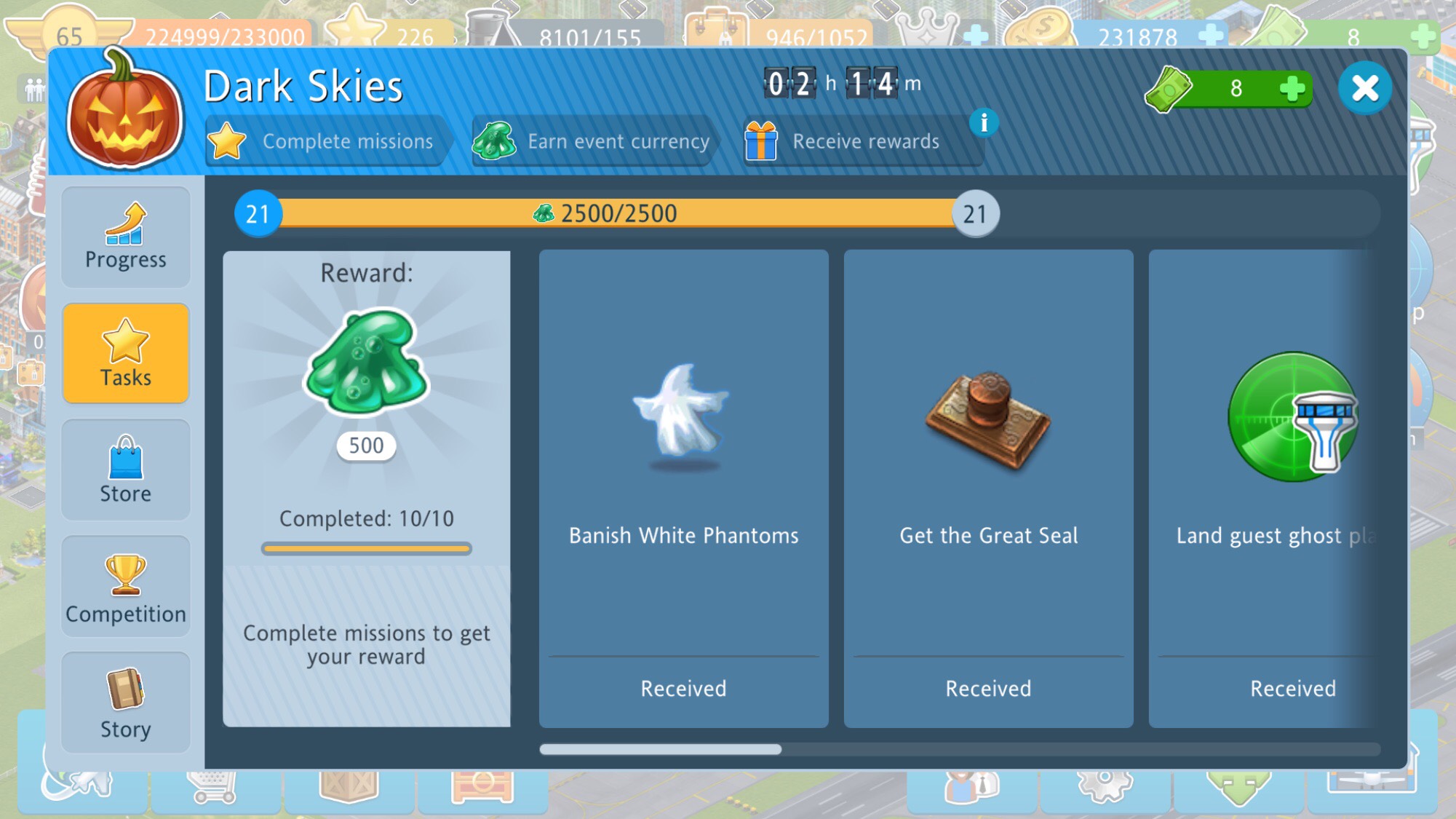Click the Complete missions step banner
This screenshot has height=819, width=1456.
coord(327,141)
